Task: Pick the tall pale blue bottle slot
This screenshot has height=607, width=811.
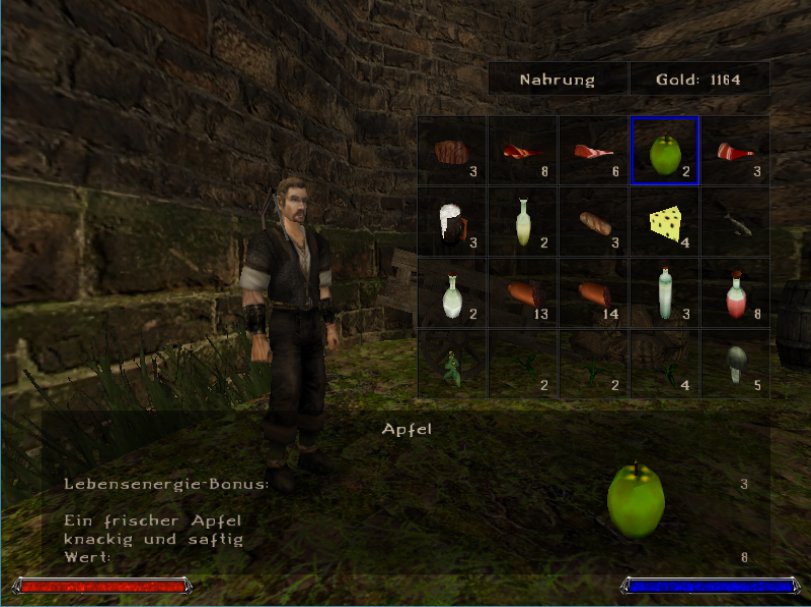Action: tap(664, 292)
